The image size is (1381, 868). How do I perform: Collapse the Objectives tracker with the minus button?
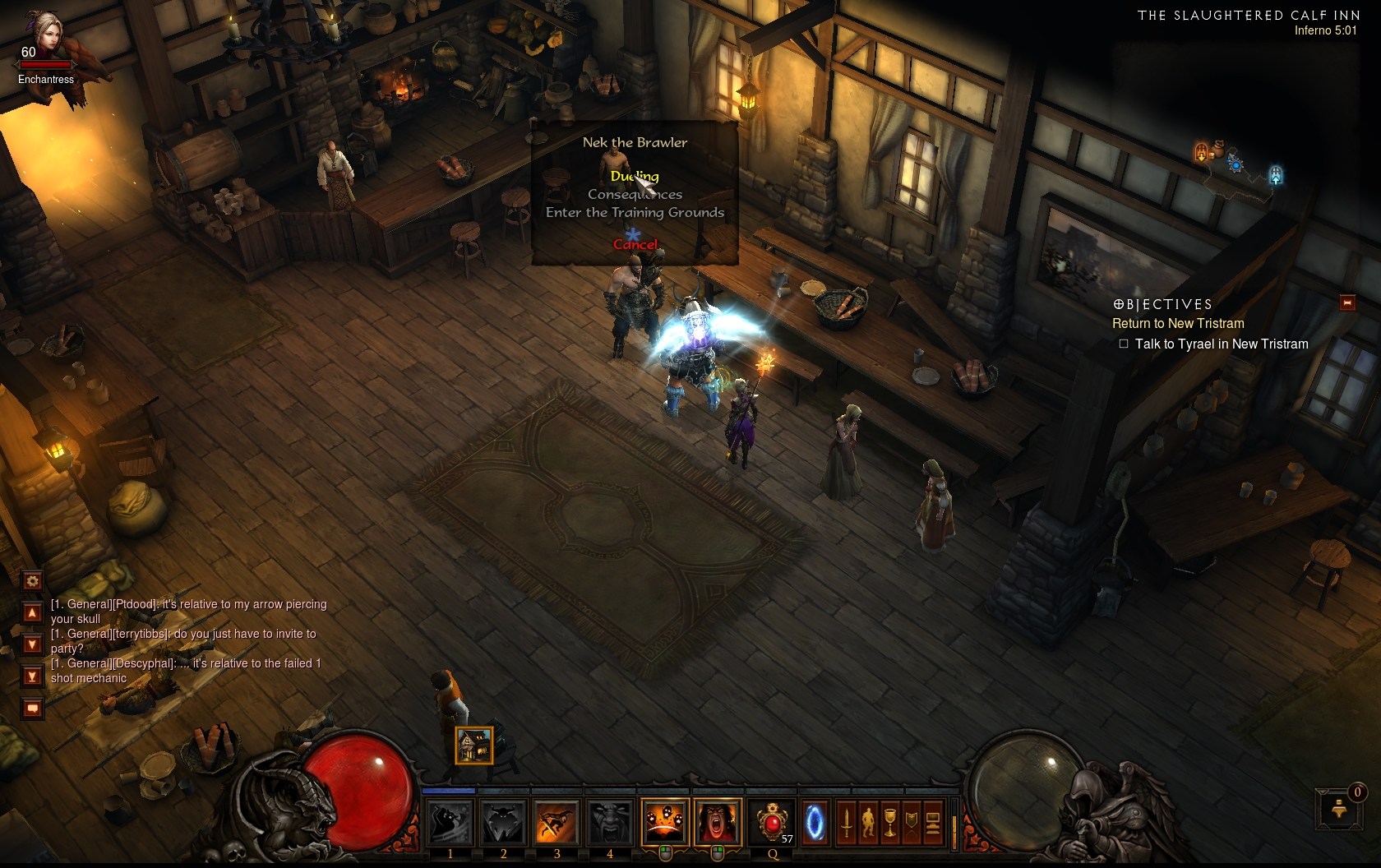click(1347, 303)
